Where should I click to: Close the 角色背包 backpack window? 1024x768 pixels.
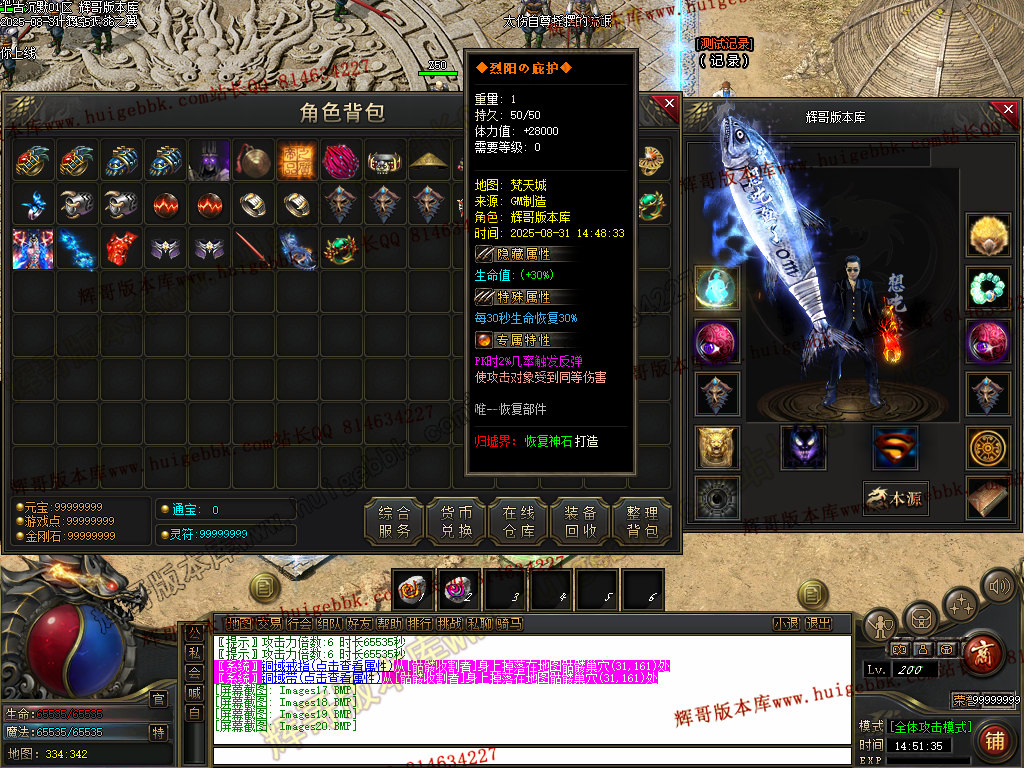[667, 106]
